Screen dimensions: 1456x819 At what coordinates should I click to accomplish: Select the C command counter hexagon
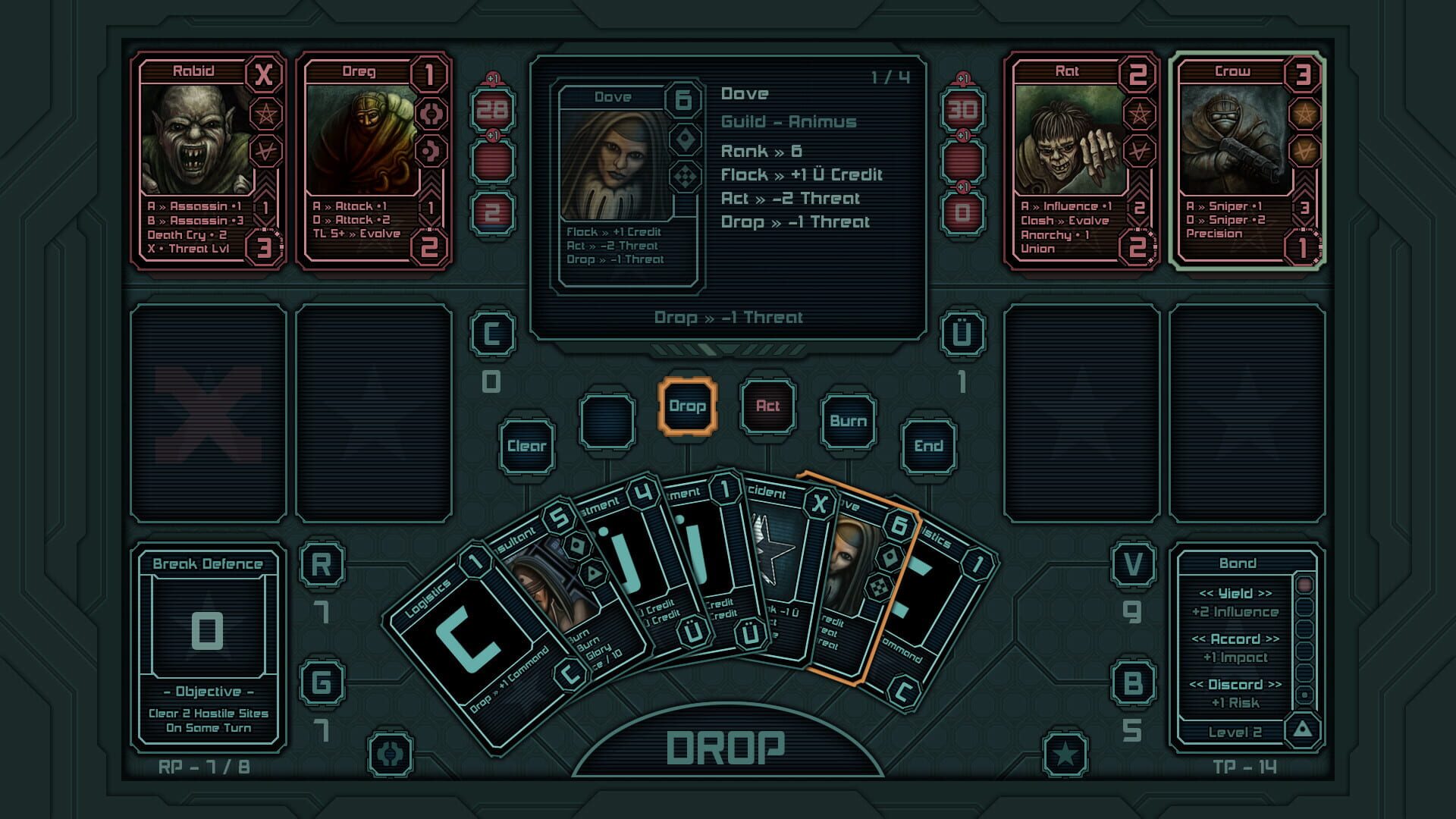tap(493, 331)
